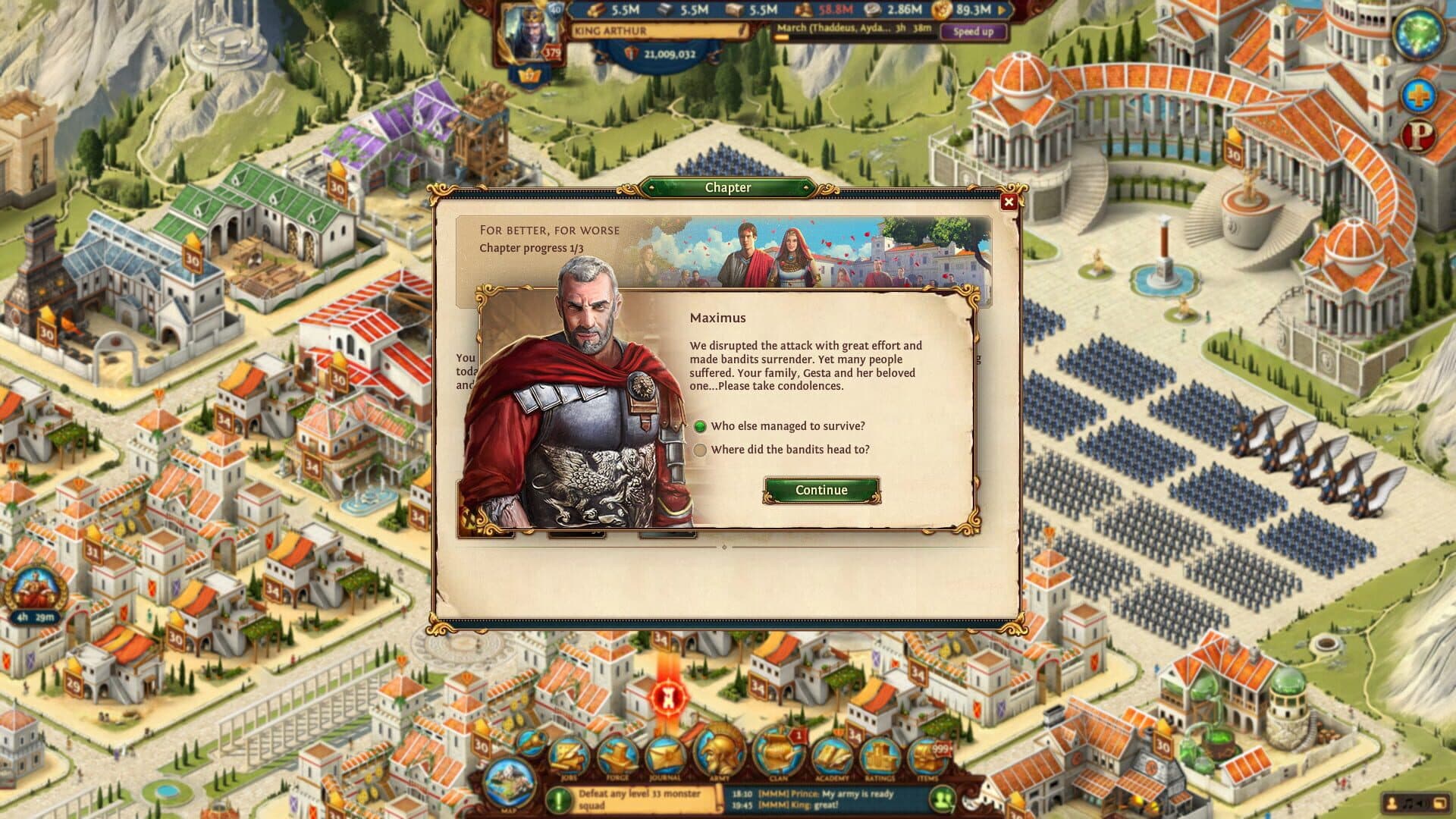Open the monster squad quest tracker

637,799
